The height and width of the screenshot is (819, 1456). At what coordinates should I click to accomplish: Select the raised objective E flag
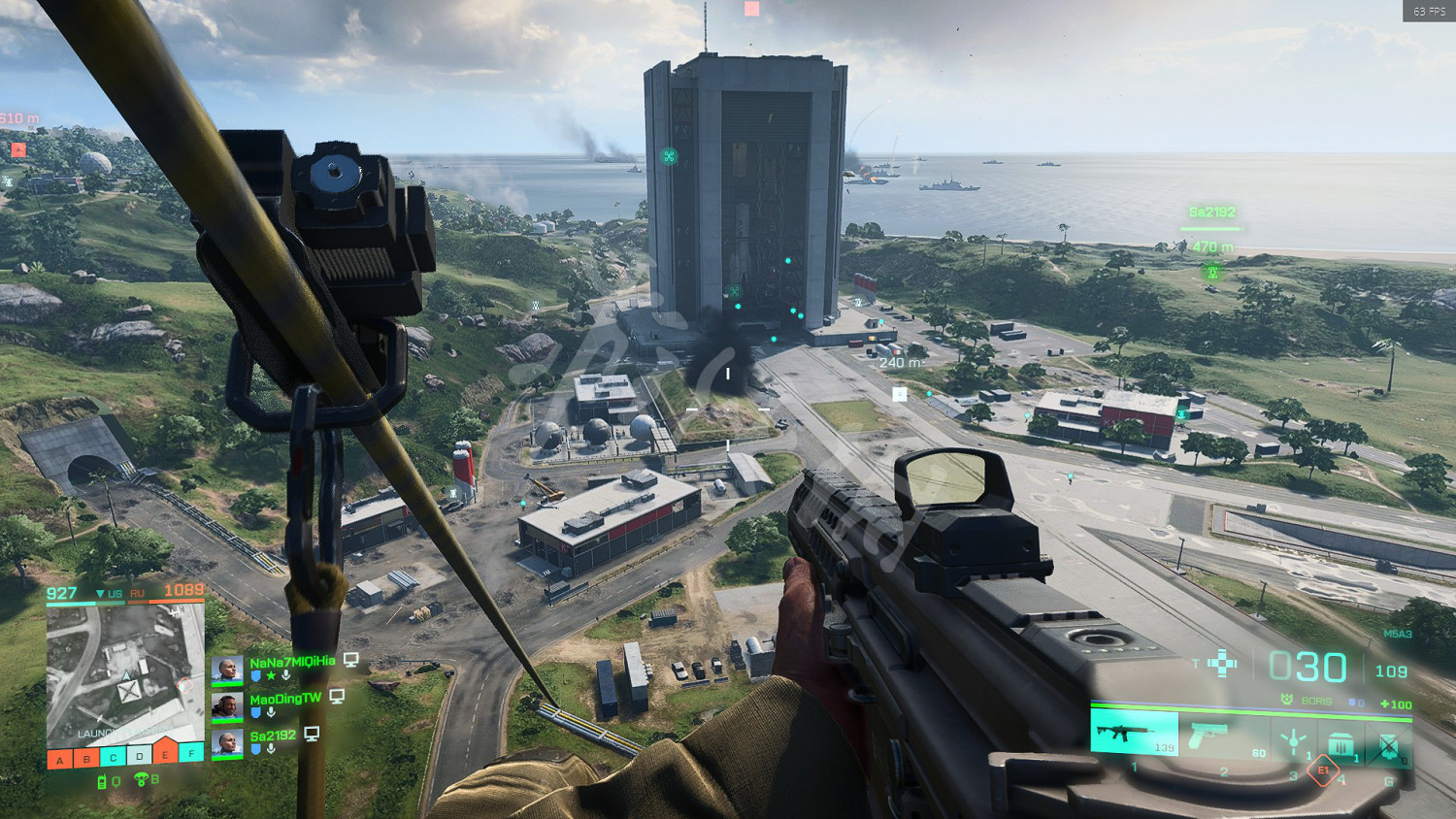(x=166, y=752)
